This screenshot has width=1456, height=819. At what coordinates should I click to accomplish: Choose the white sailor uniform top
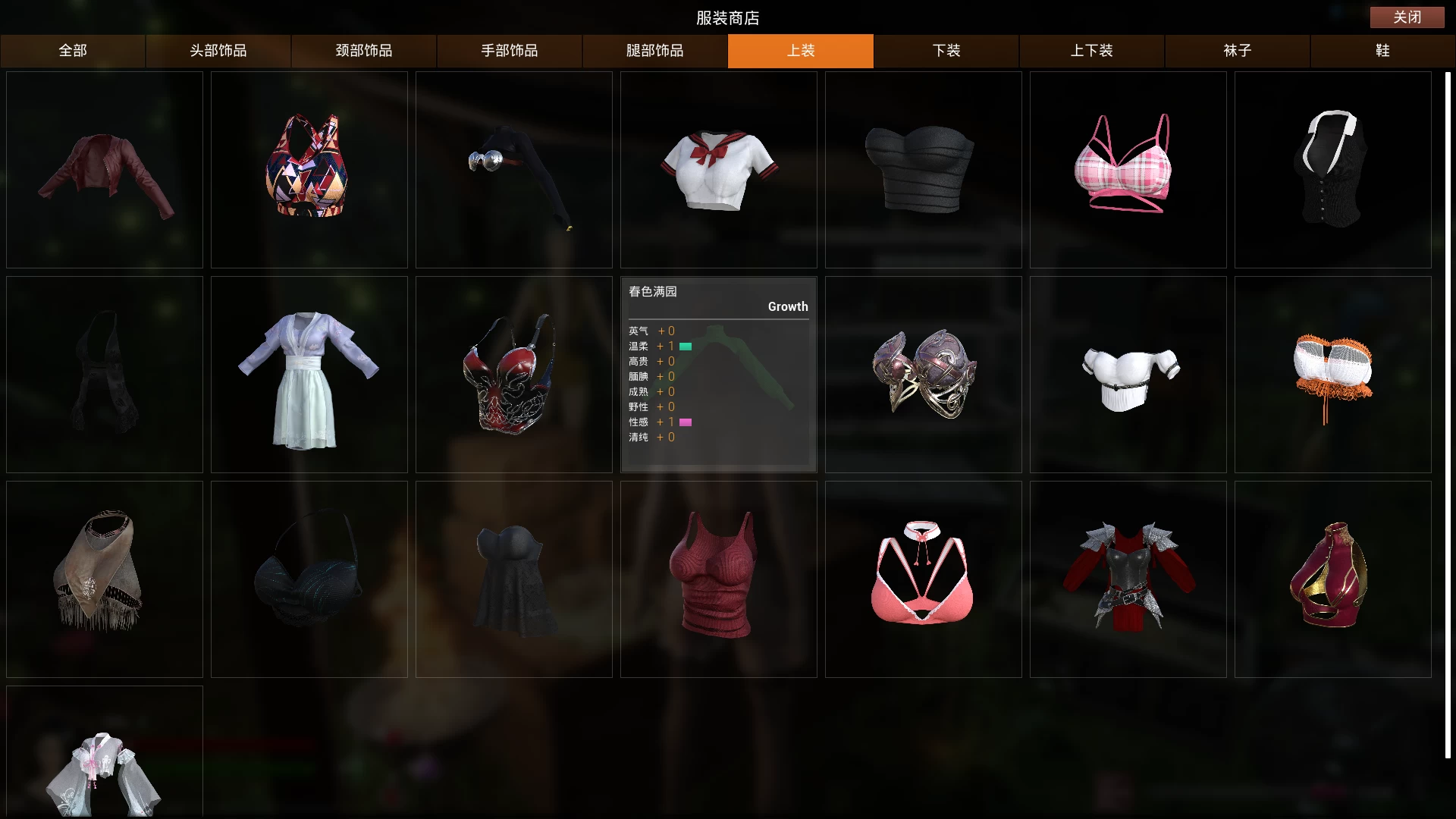click(718, 171)
